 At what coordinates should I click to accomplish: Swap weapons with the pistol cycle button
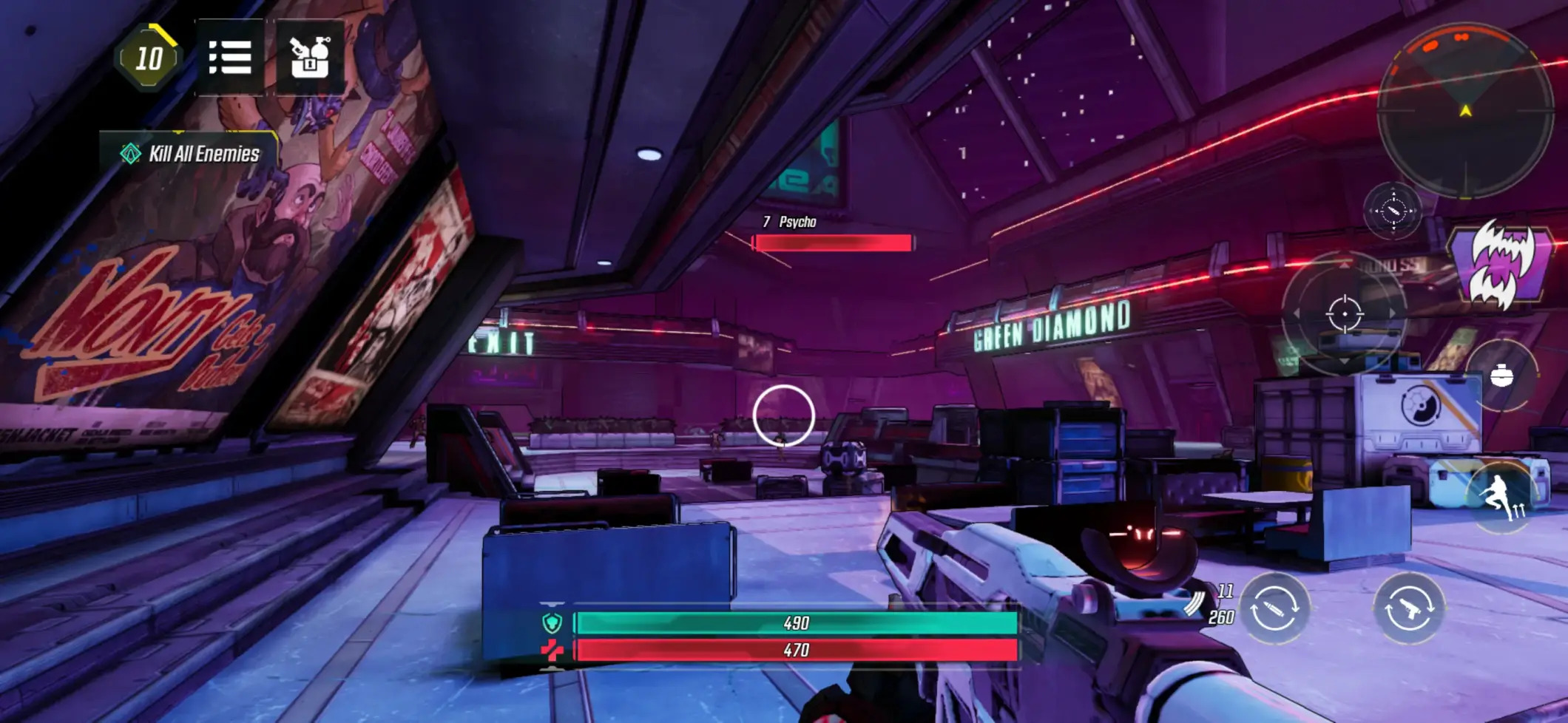[1408, 608]
